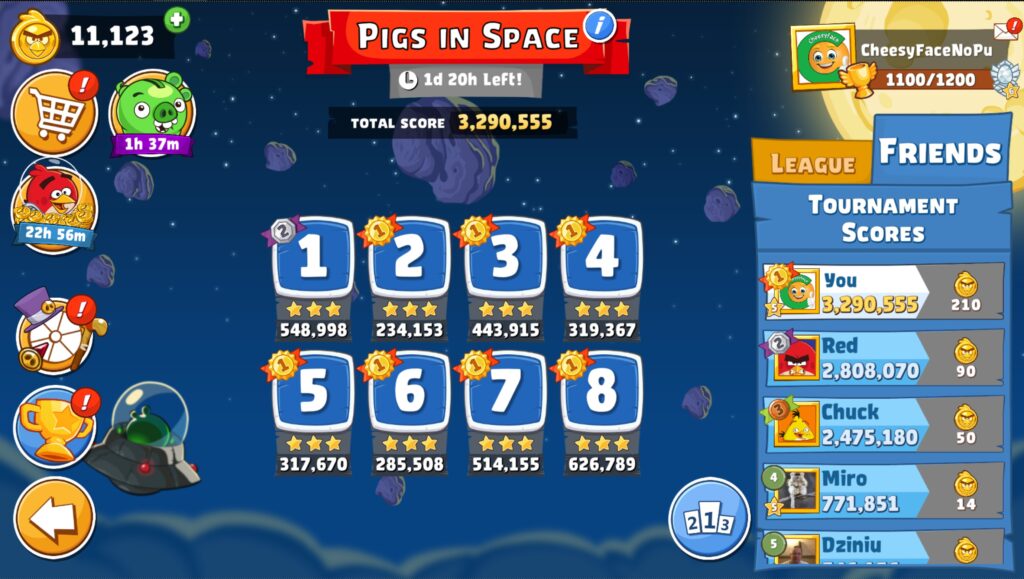Screen dimensions: 1024x579
Task: Start level 3
Action: click(x=505, y=260)
